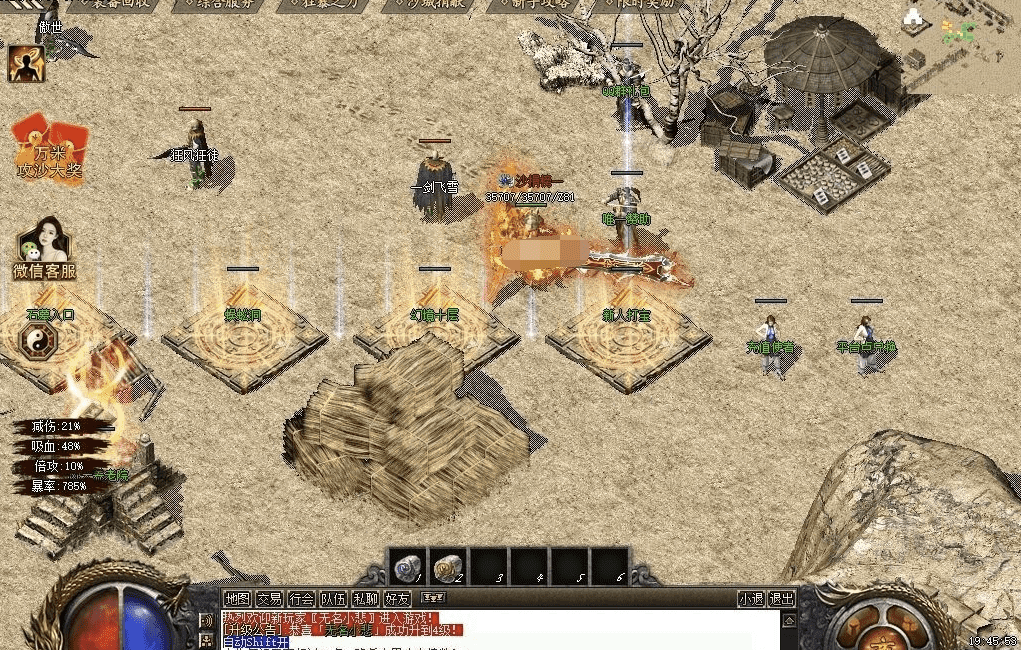Open the 限时奖励 top menu

pos(641,5)
